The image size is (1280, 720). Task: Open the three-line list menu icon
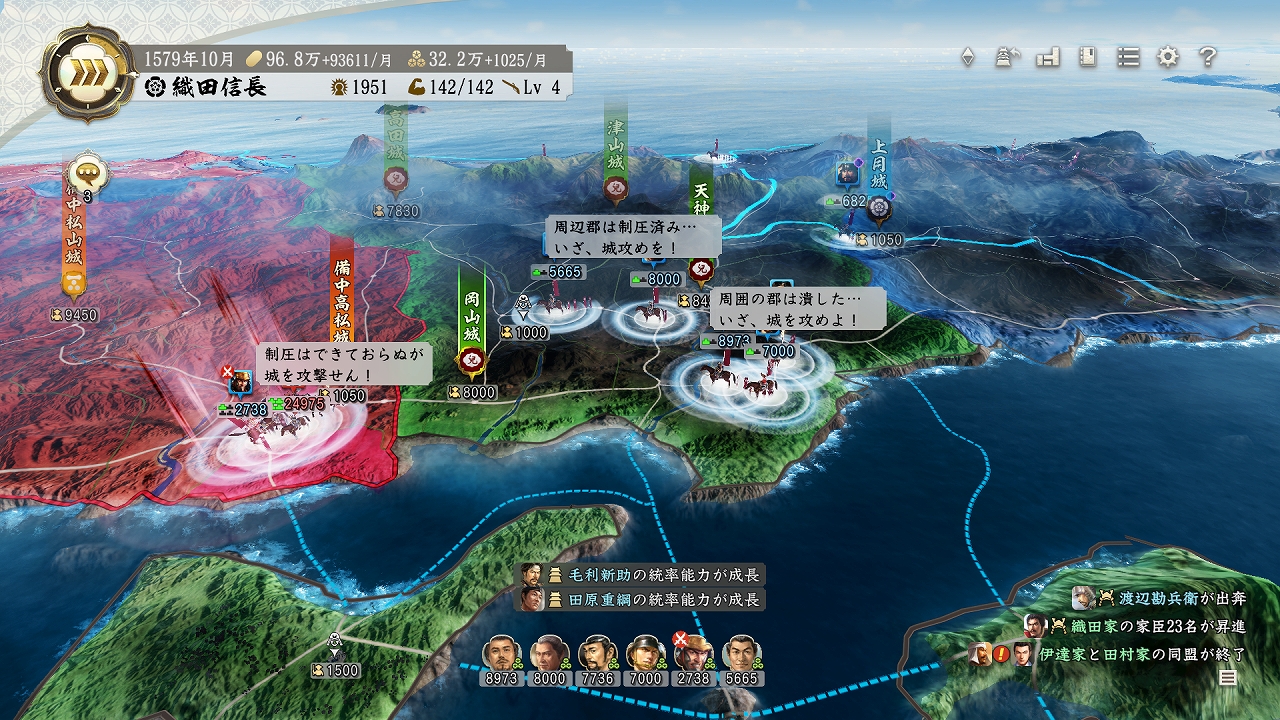(1128, 57)
